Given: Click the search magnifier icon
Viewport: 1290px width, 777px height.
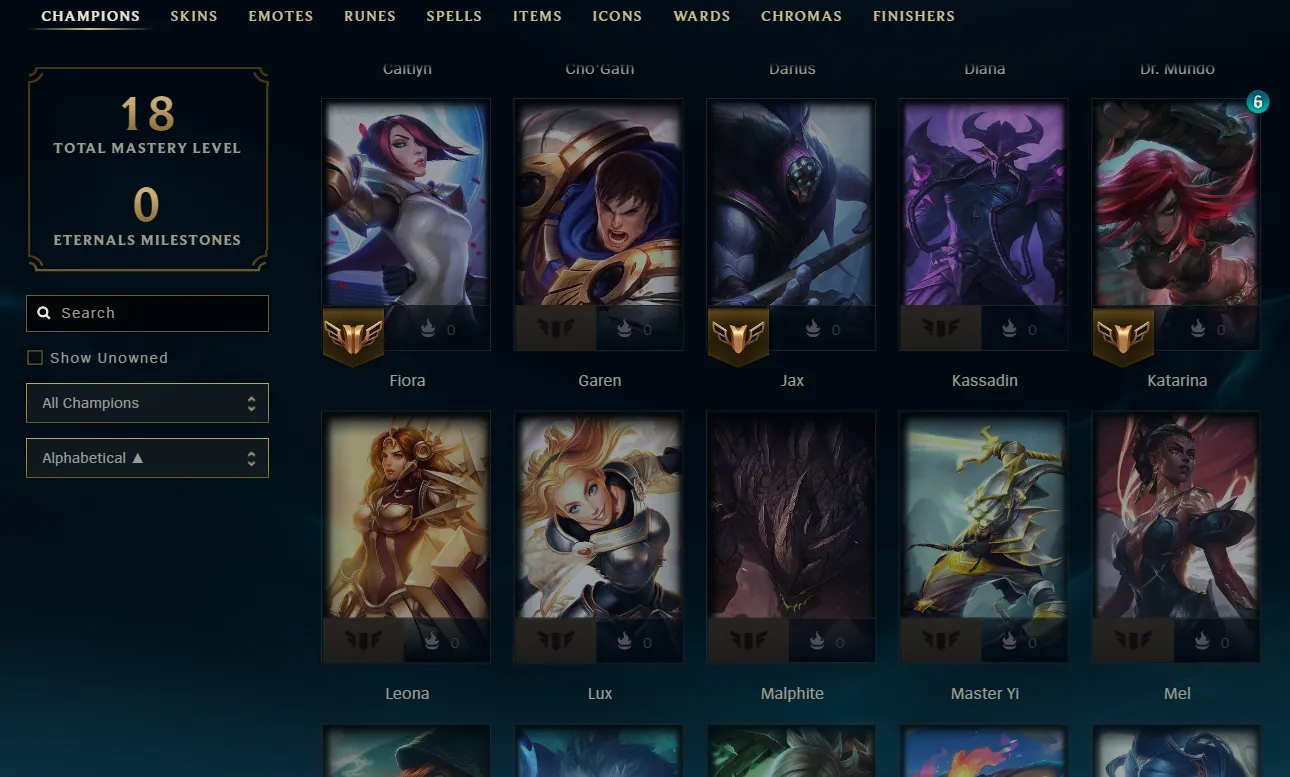Looking at the screenshot, I should pyautogui.click(x=44, y=312).
